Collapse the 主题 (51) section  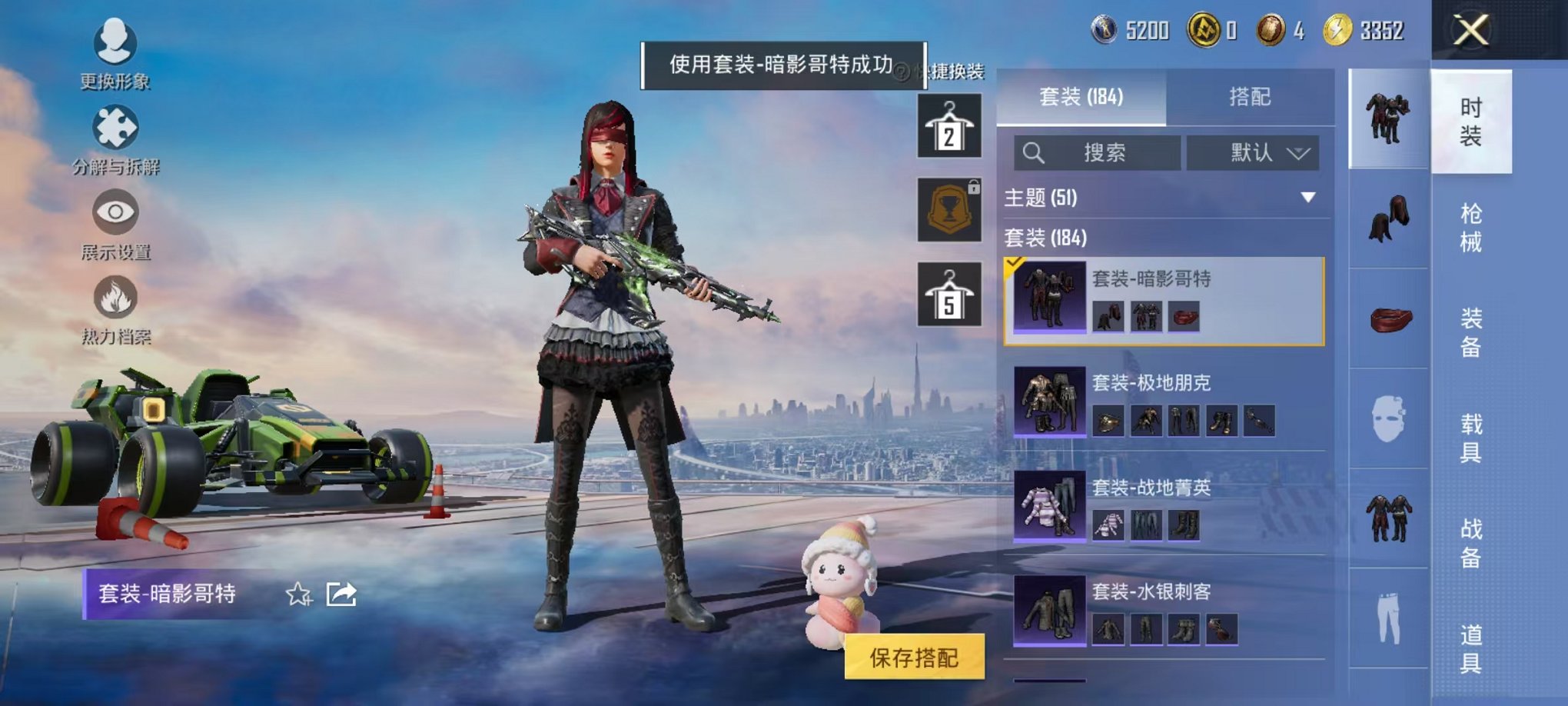(x=1307, y=197)
